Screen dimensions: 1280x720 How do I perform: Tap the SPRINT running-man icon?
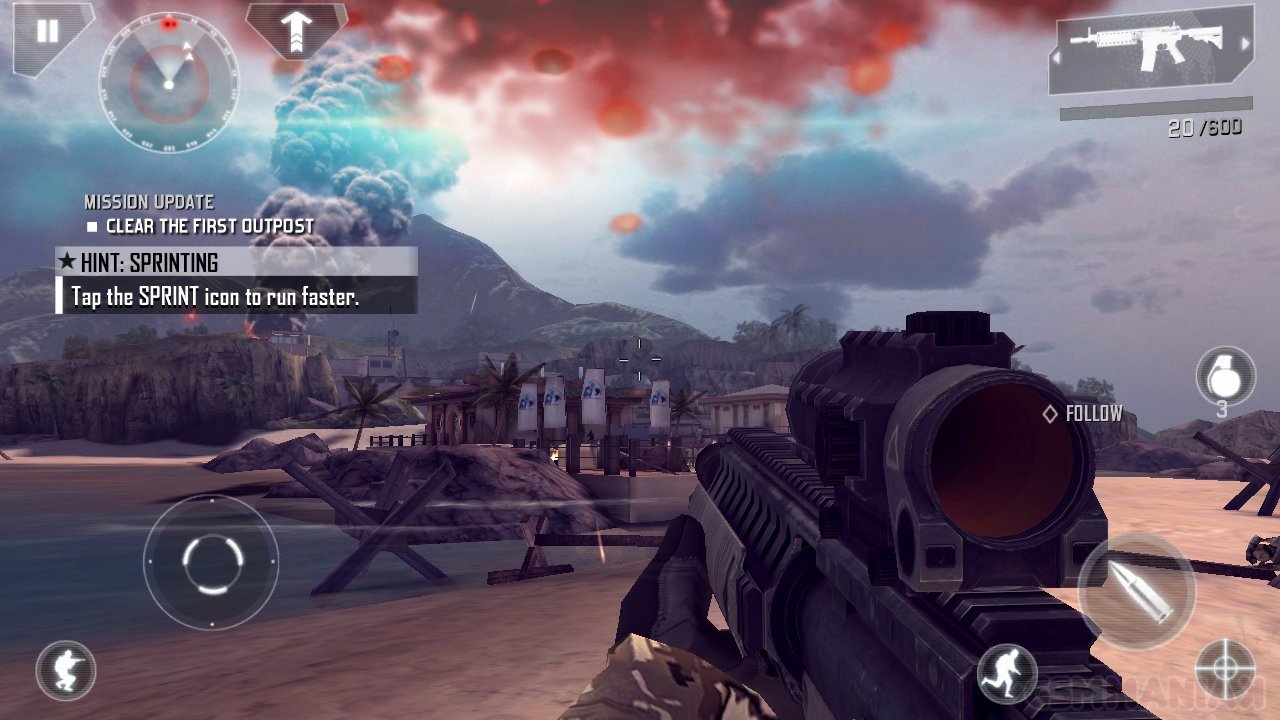coord(1006,672)
